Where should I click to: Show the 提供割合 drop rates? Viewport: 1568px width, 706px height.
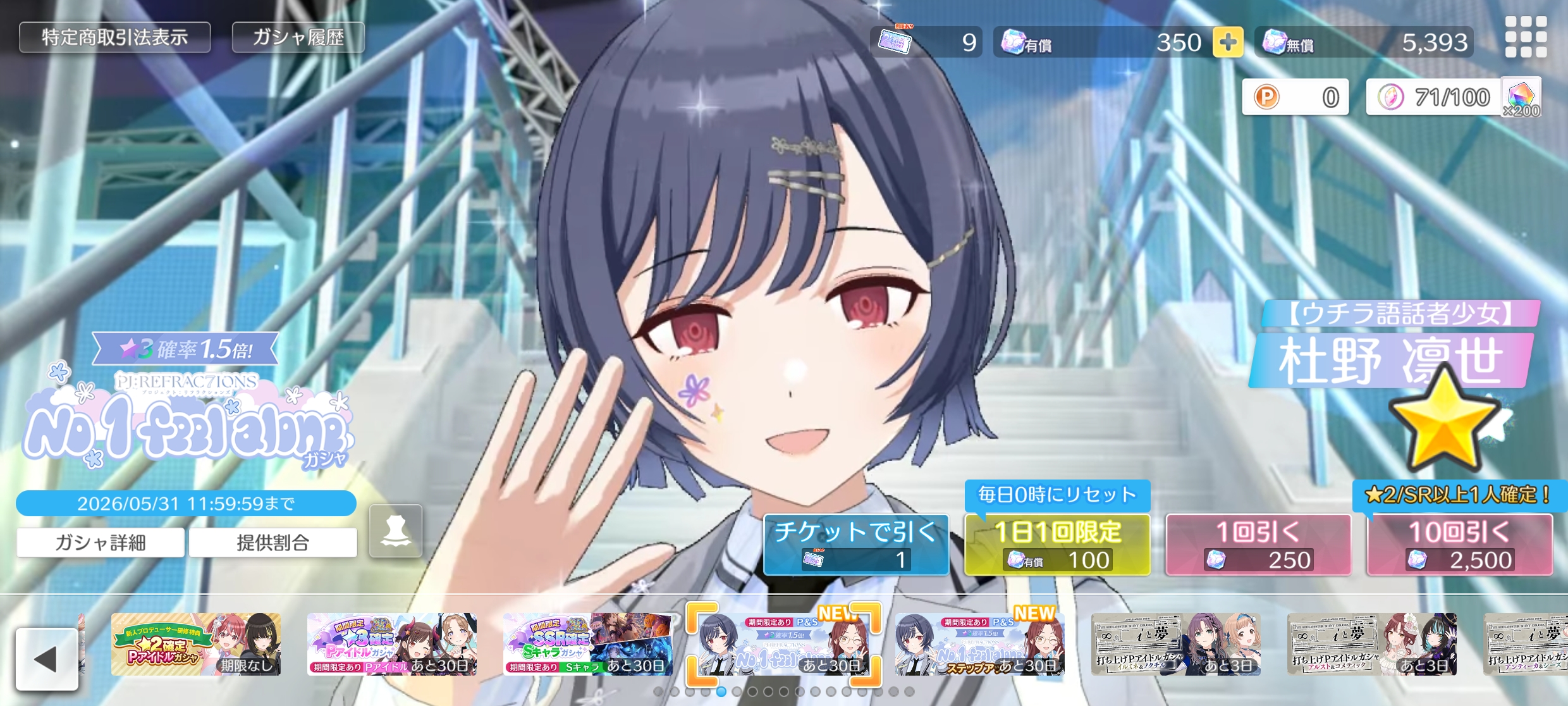(273, 542)
